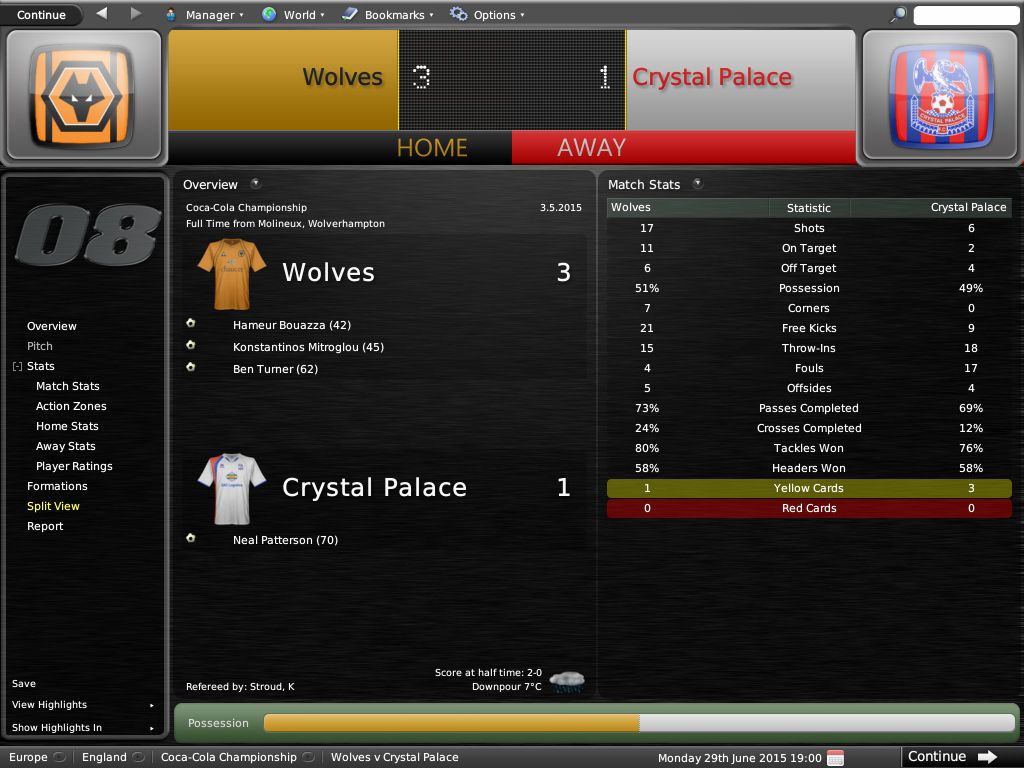Open Match Stats in the sidebar
The width and height of the screenshot is (1024, 768).
pos(68,386)
